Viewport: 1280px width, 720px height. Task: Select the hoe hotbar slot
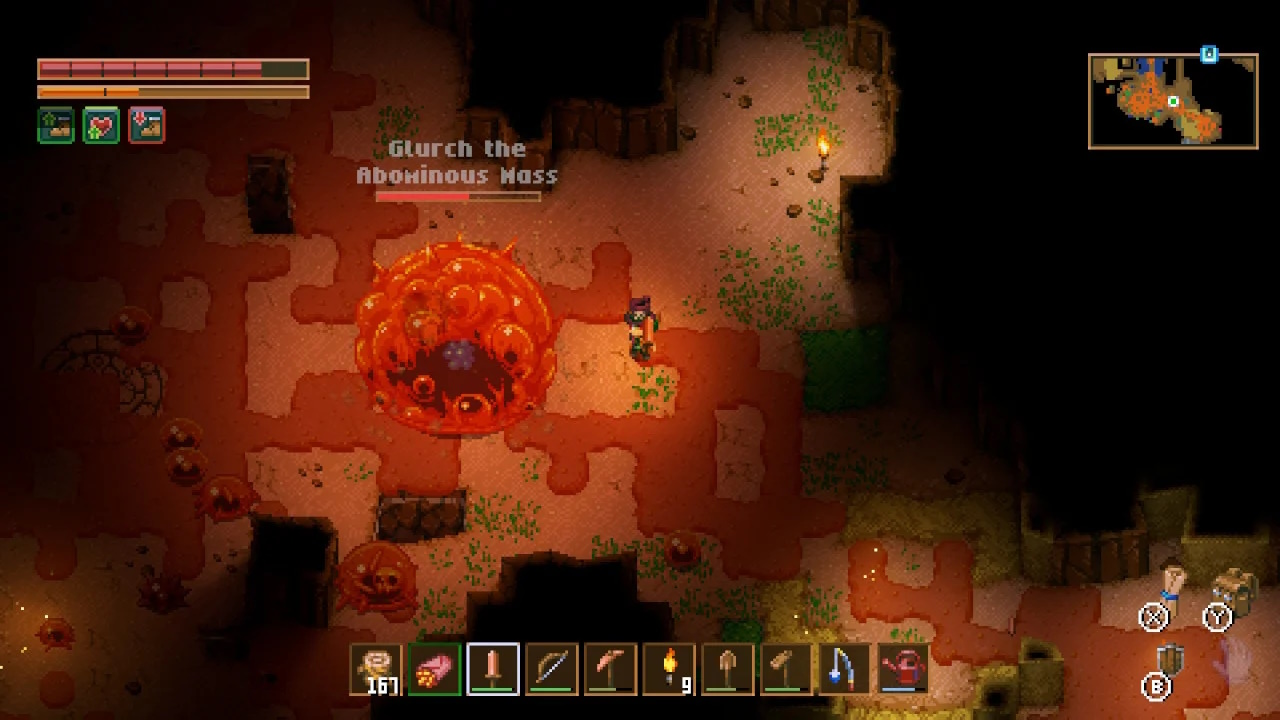pyautogui.click(x=786, y=669)
